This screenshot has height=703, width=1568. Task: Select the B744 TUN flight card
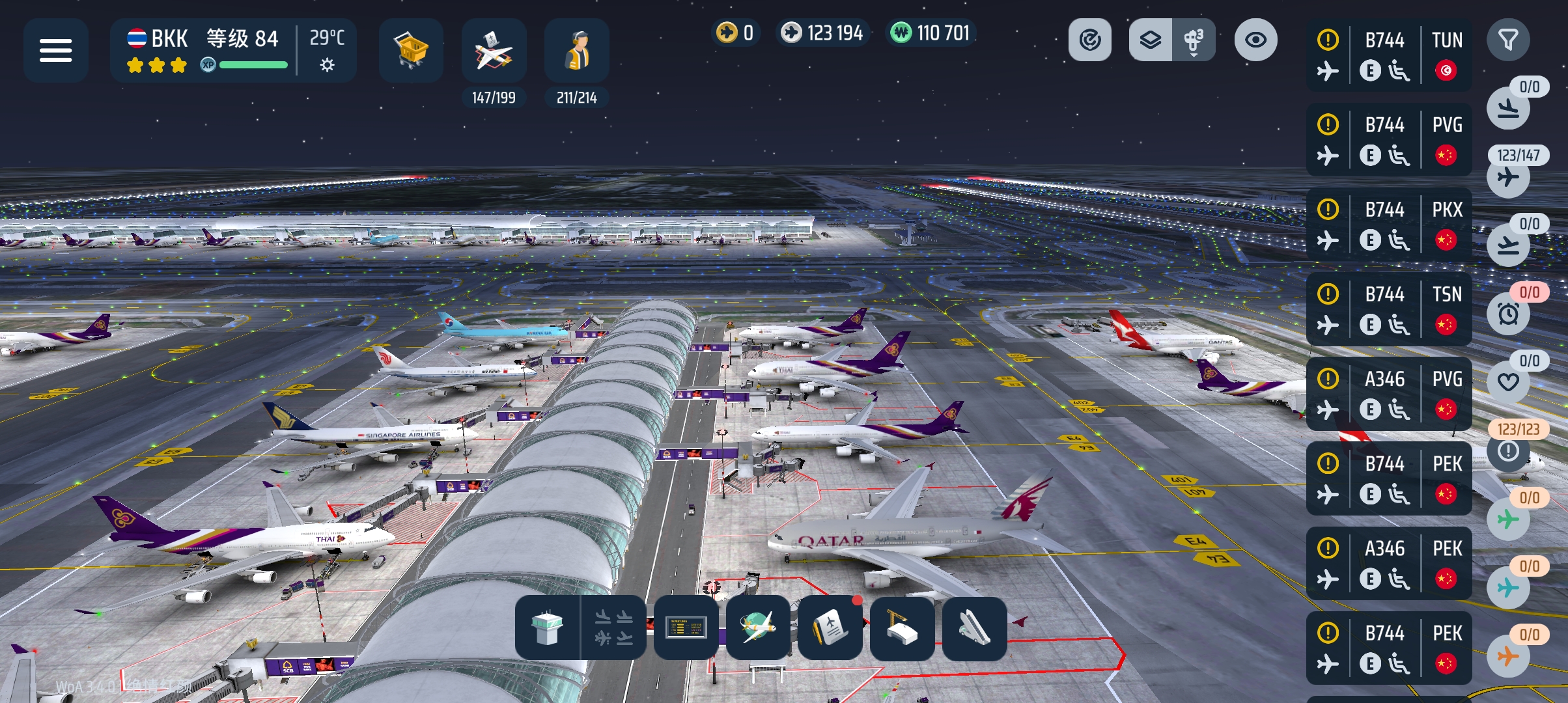pos(1389,55)
